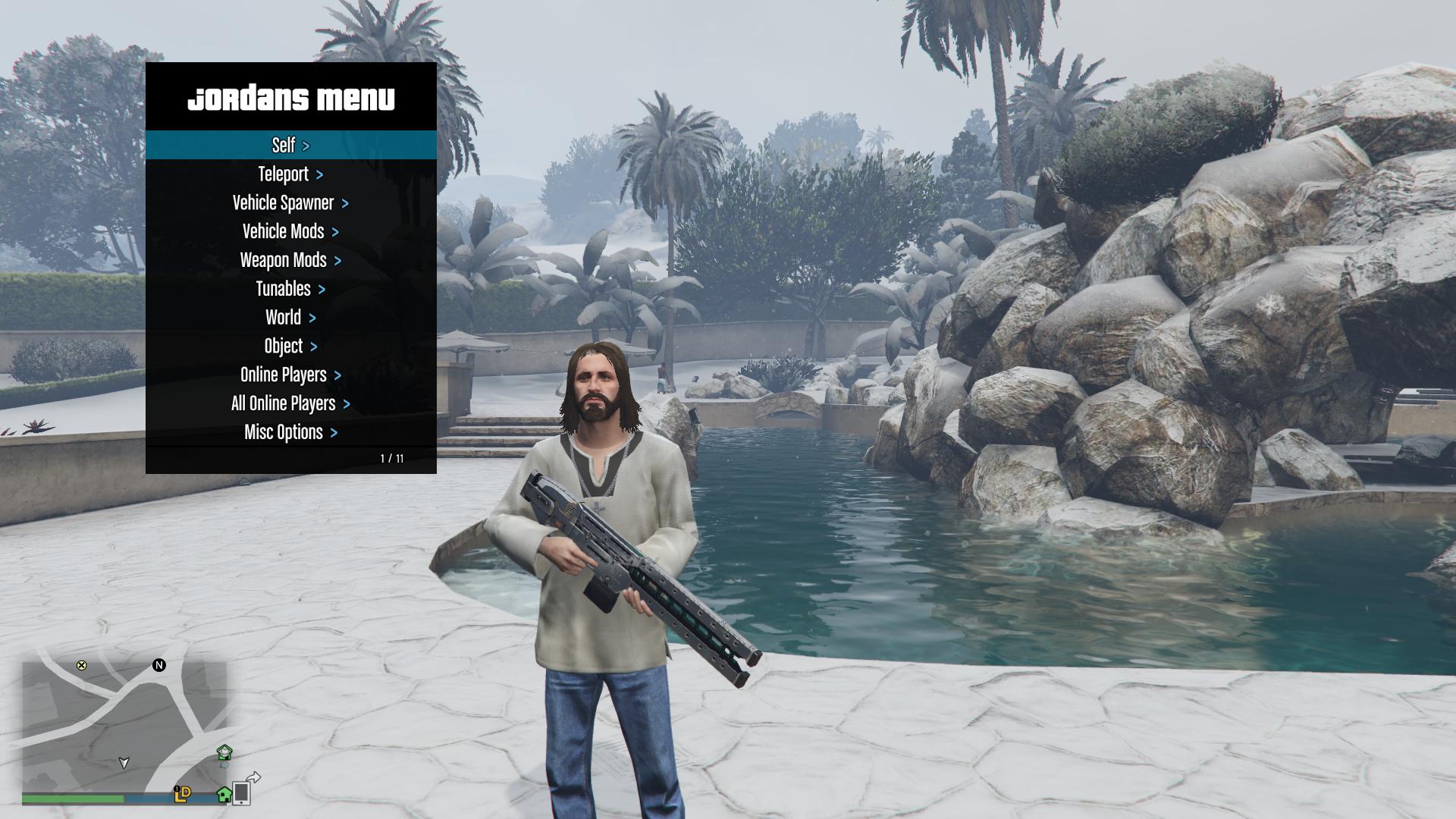1456x819 pixels.
Task: Select All Online Players entry
Action: [290, 403]
